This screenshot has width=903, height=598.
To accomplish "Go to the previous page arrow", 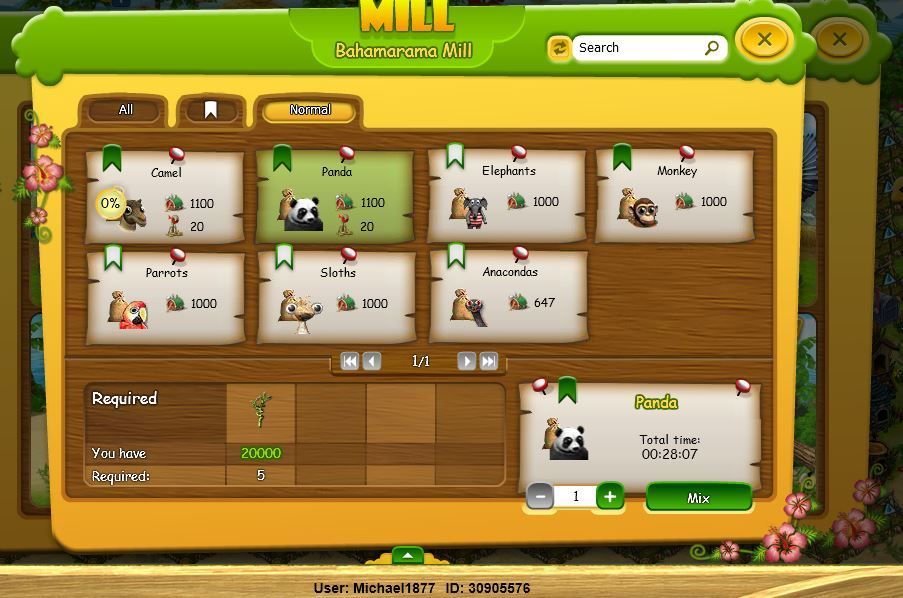I will tap(372, 361).
